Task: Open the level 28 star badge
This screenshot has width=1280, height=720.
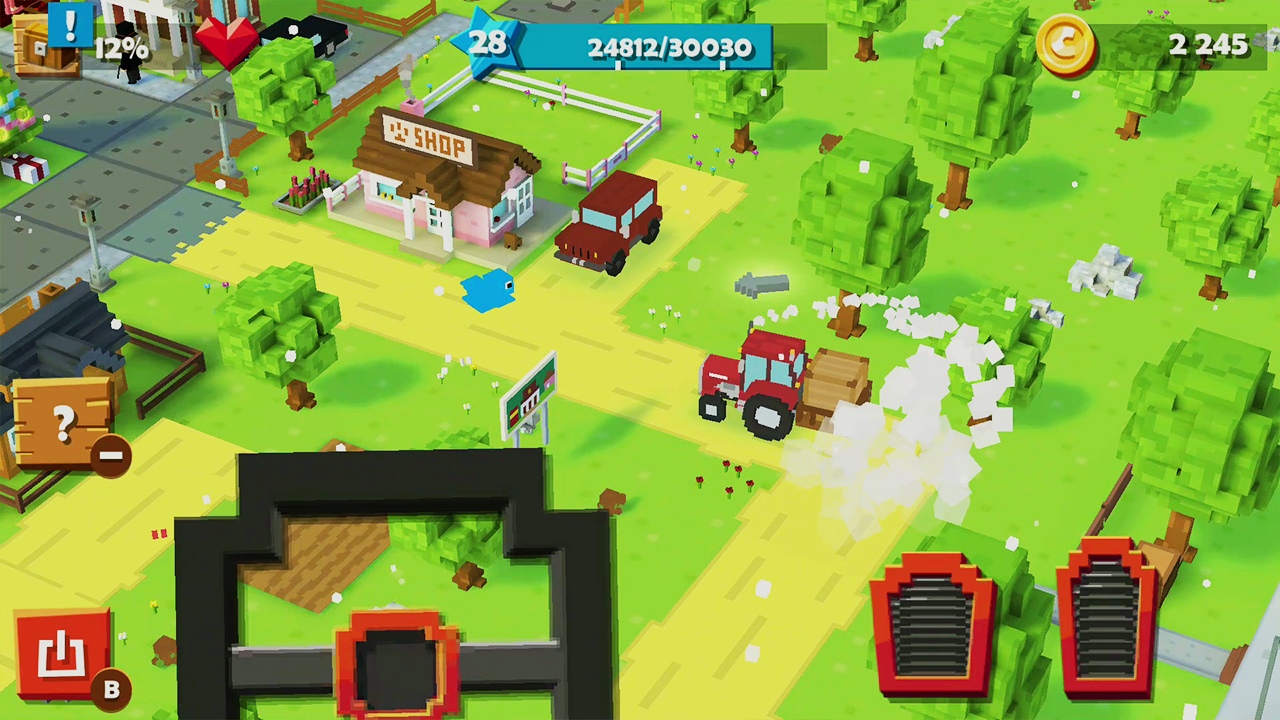Action: coord(490,42)
